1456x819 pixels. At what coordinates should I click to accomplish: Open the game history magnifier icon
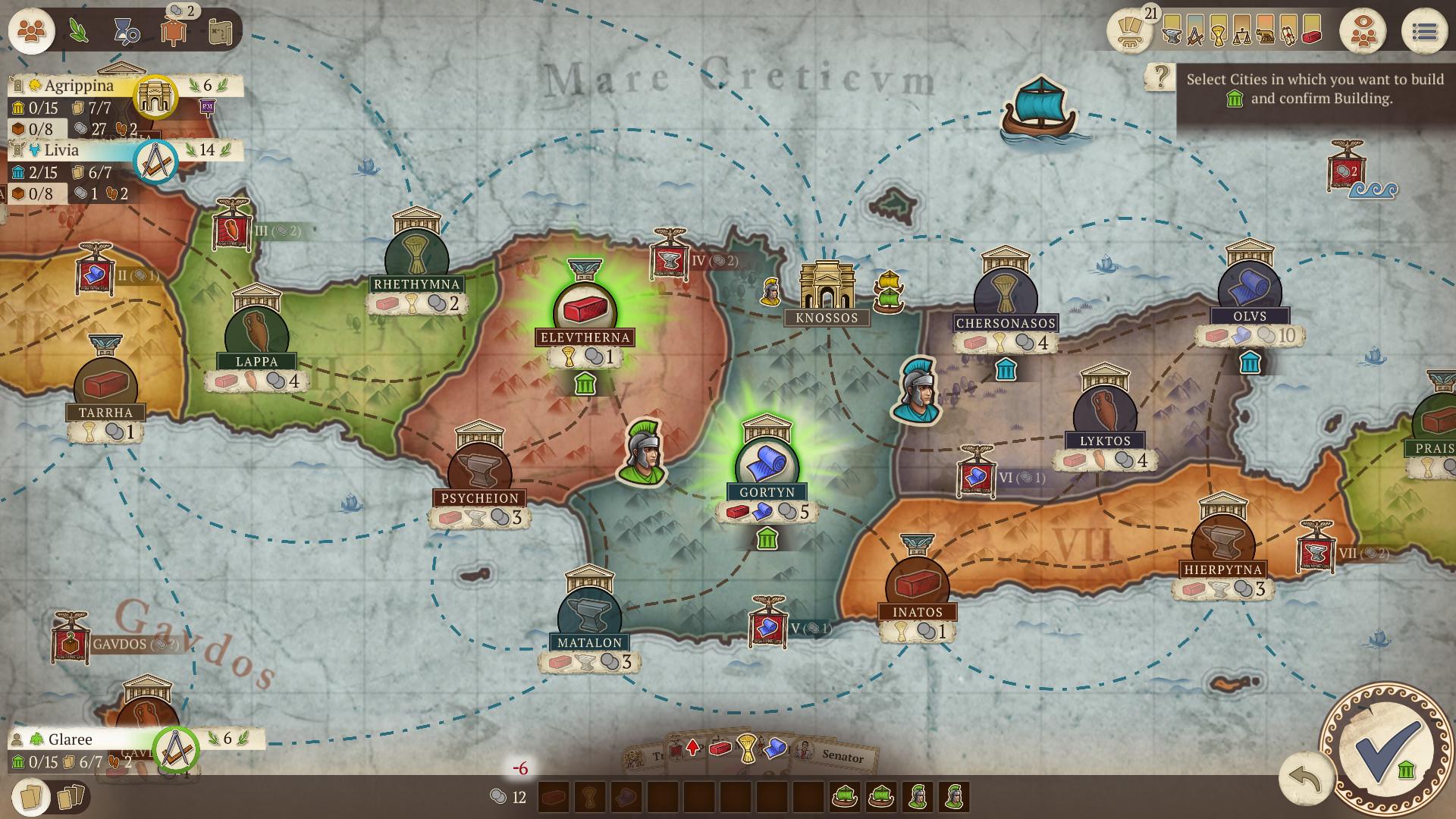click(x=126, y=30)
